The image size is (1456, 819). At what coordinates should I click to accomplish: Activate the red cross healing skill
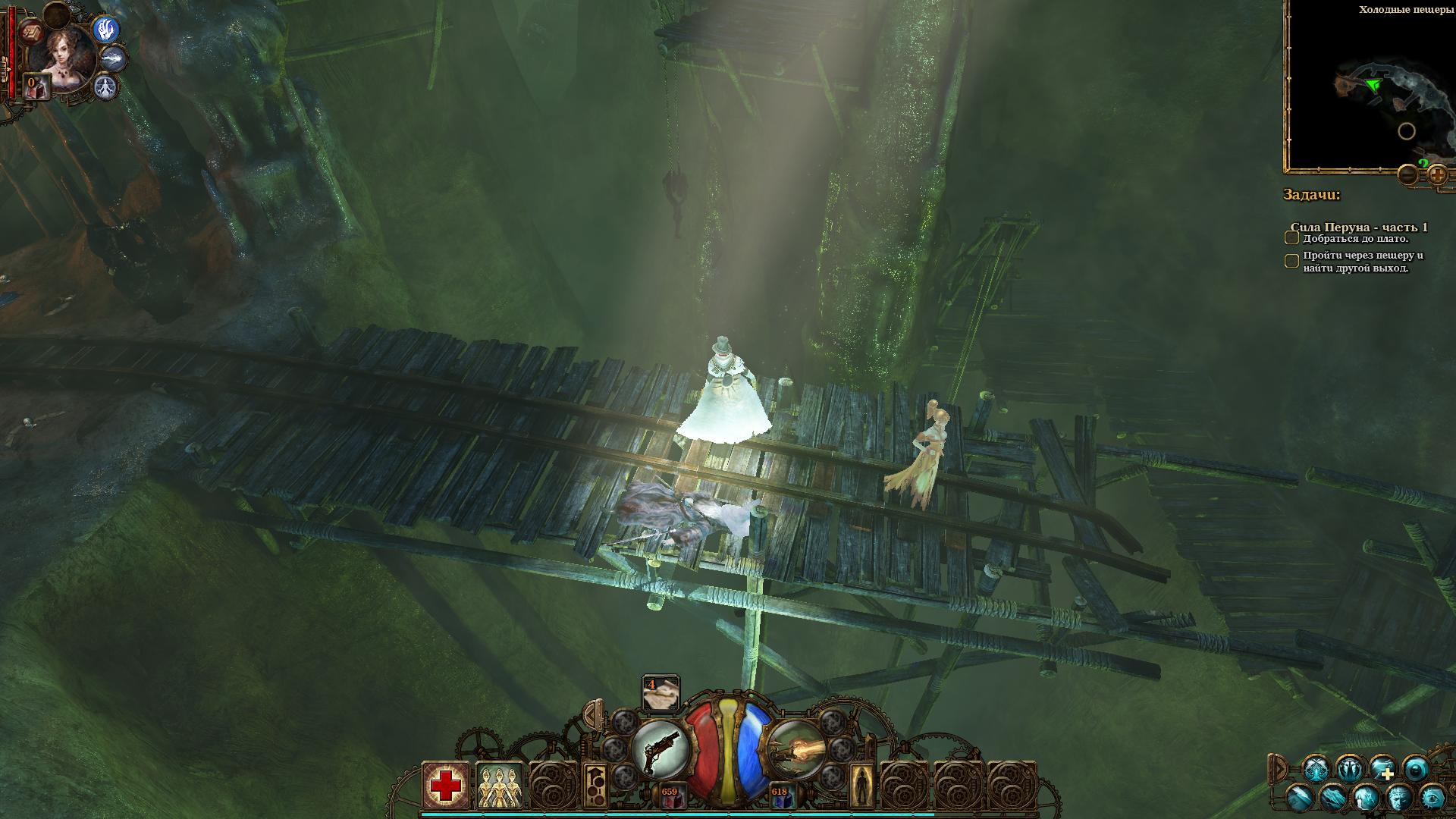[x=445, y=786]
